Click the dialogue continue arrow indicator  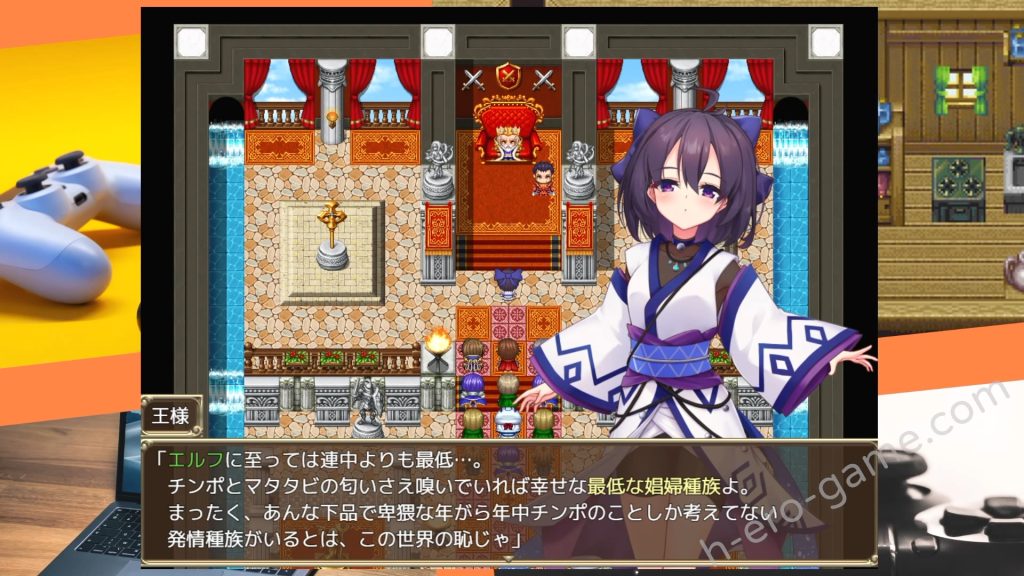[510, 559]
